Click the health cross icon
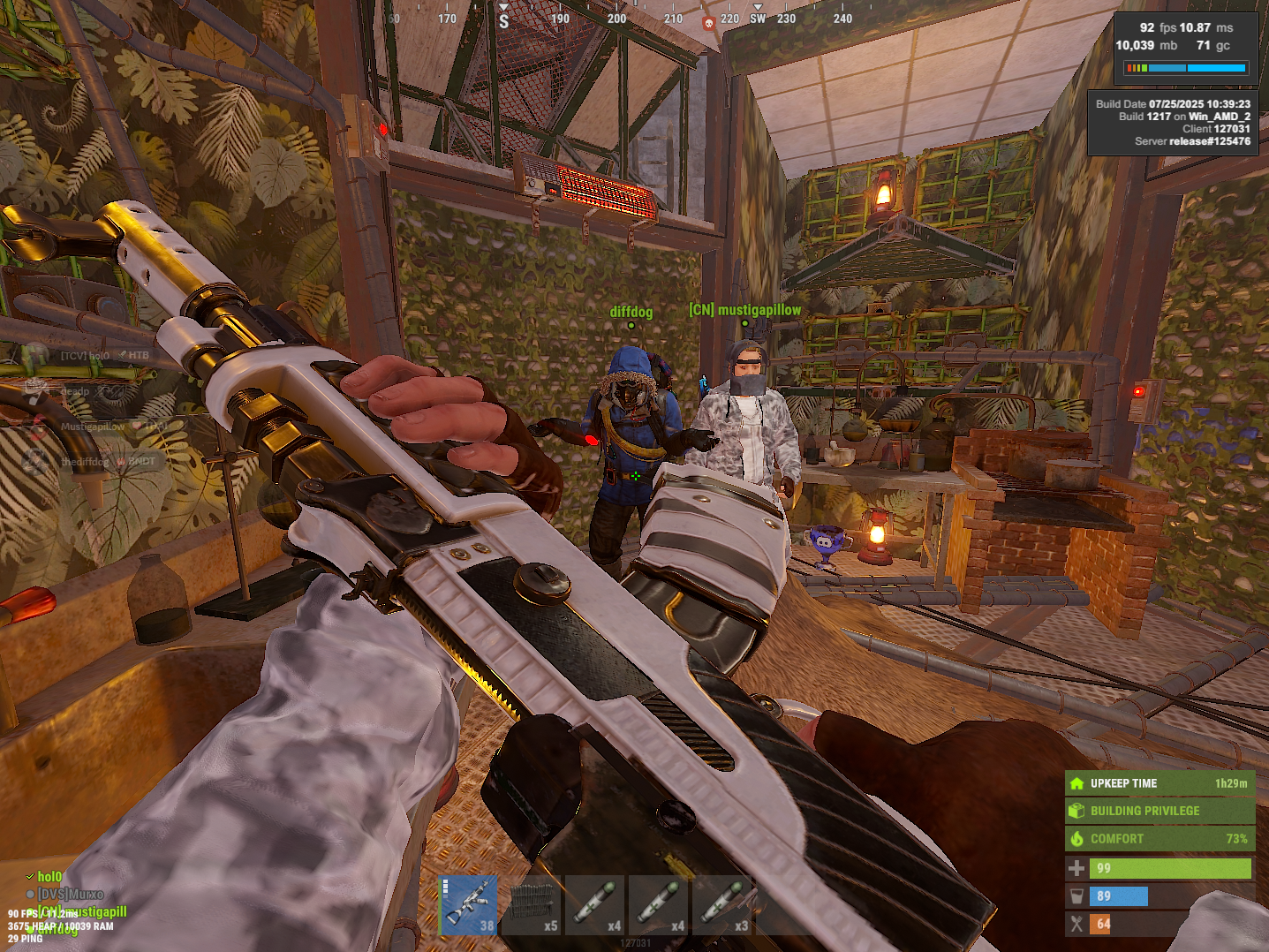The image size is (1269, 952). click(x=1077, y=868)
